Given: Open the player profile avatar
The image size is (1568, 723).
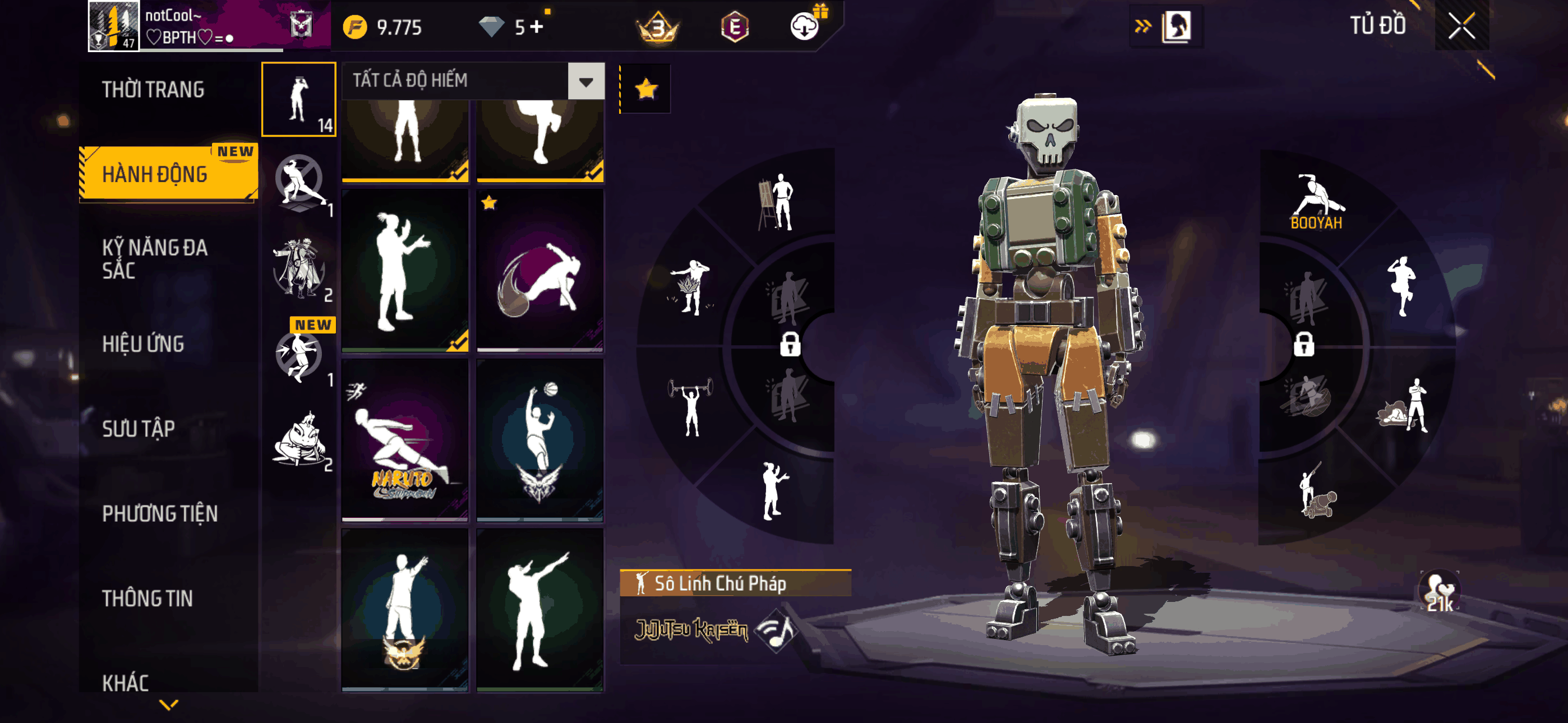Looking at the screenshot, I should pos(114,26).
